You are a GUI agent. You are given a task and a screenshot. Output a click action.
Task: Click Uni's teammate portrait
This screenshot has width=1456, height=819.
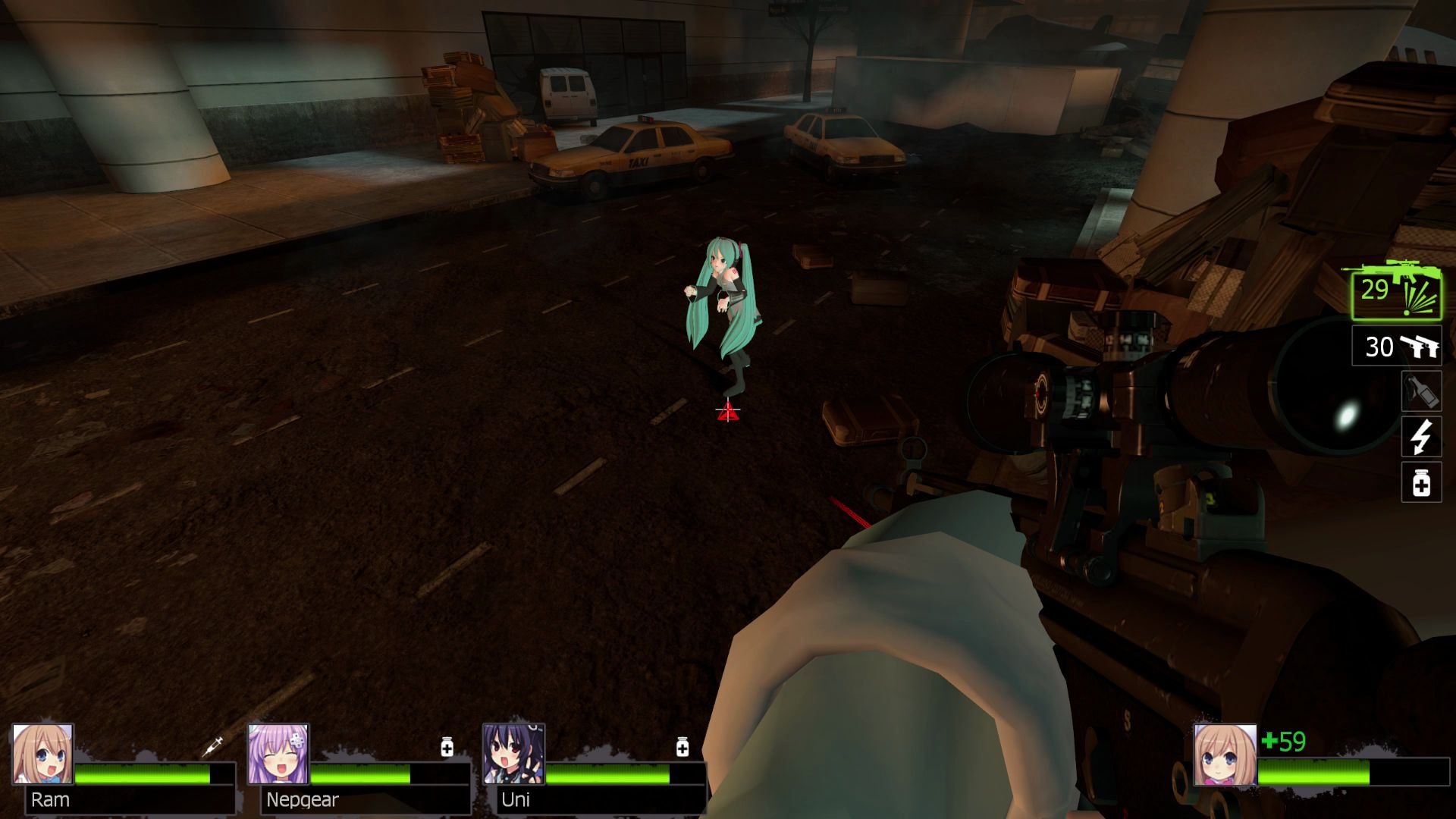pos(513,754)
